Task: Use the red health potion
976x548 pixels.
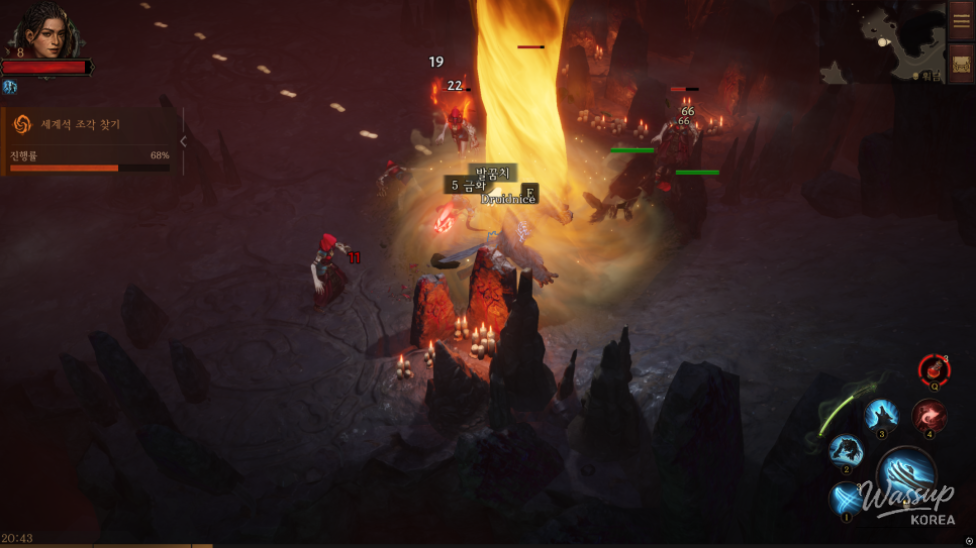Action: click(x=934, y=369)
